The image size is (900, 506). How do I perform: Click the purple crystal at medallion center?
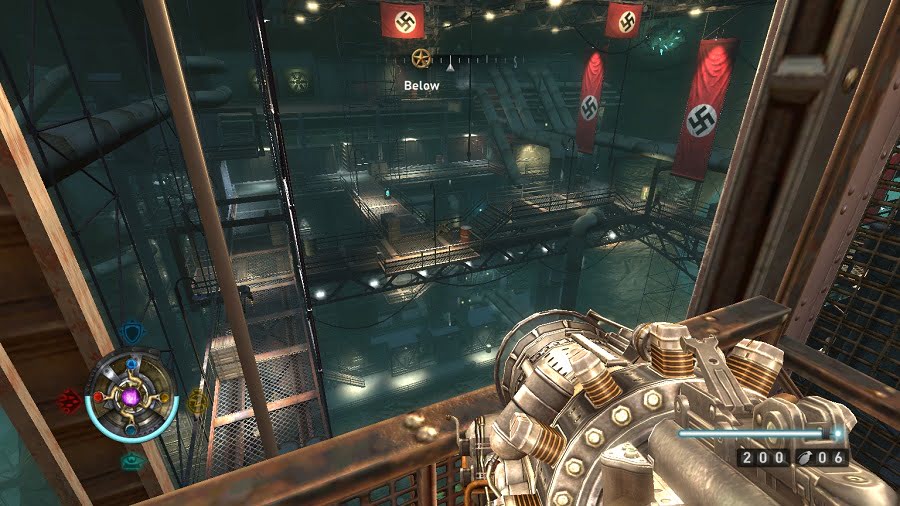[x=131, y=398]
